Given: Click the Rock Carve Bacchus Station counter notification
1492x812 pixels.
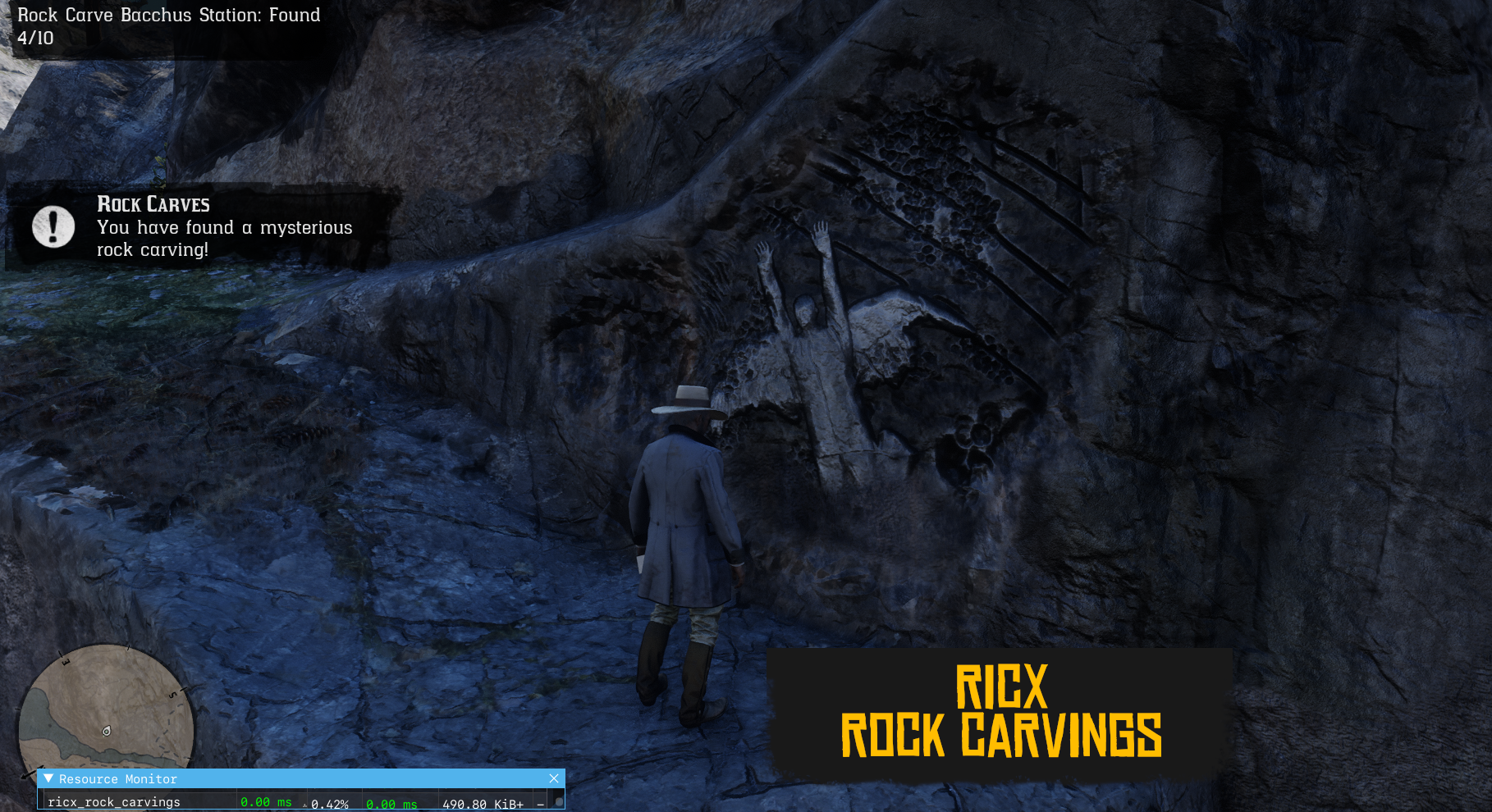Looking at the screenshot, I should tap(164, 25).
